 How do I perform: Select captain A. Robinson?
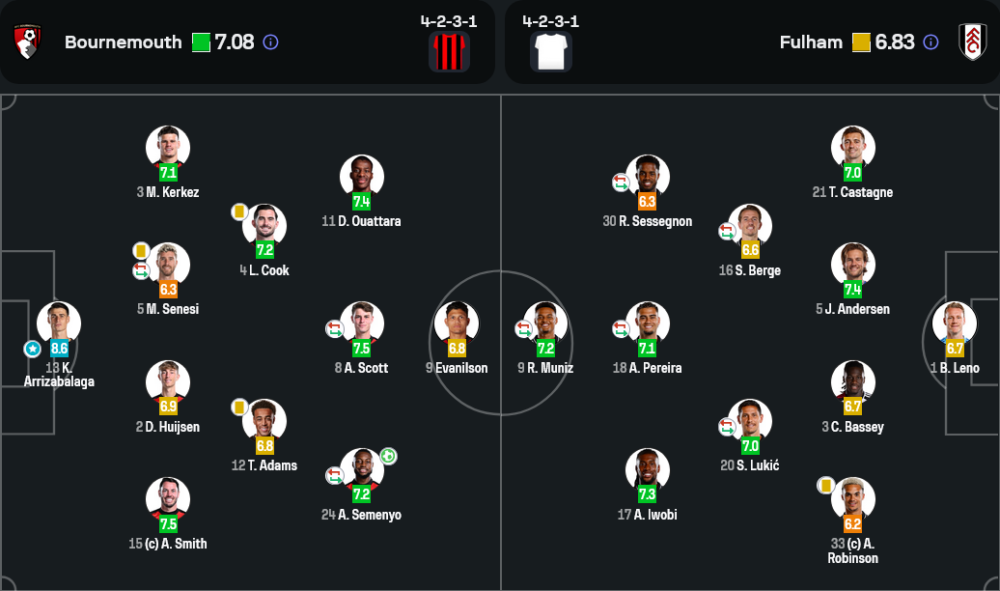tap(852, 498)
